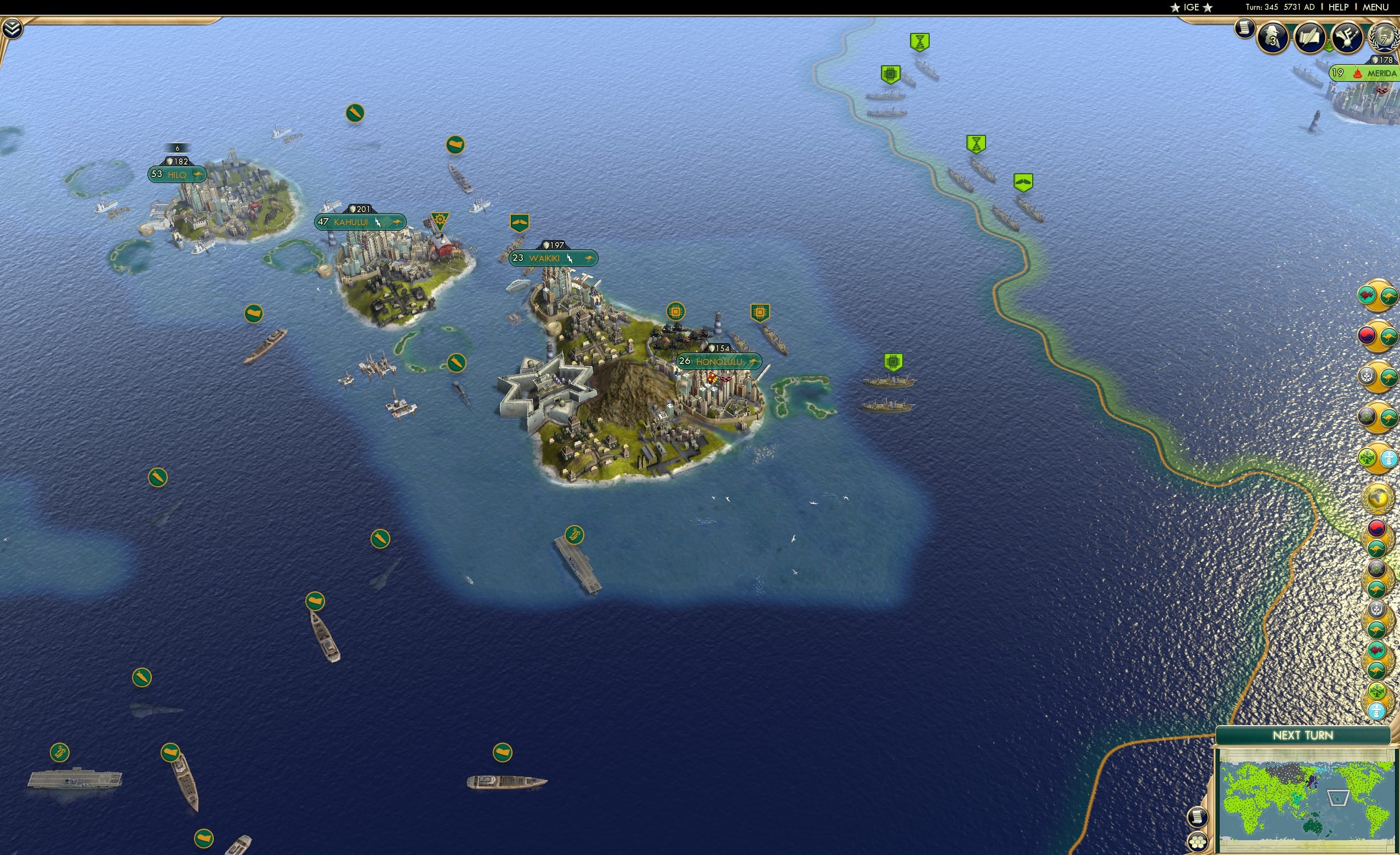Expand the Honolulu city banner

717,362
